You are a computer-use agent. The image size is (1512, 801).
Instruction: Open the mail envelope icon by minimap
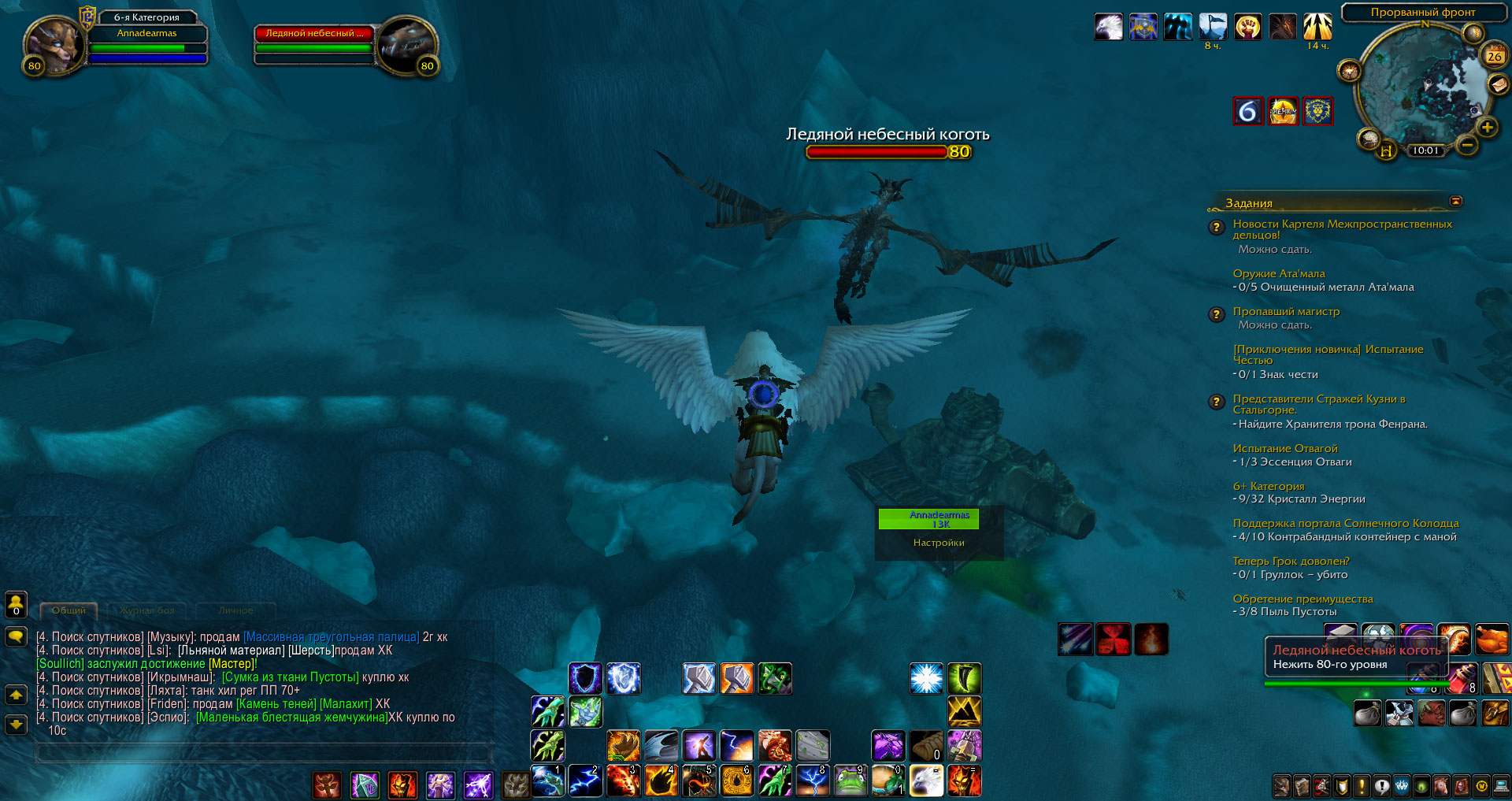pos(1497,83)
